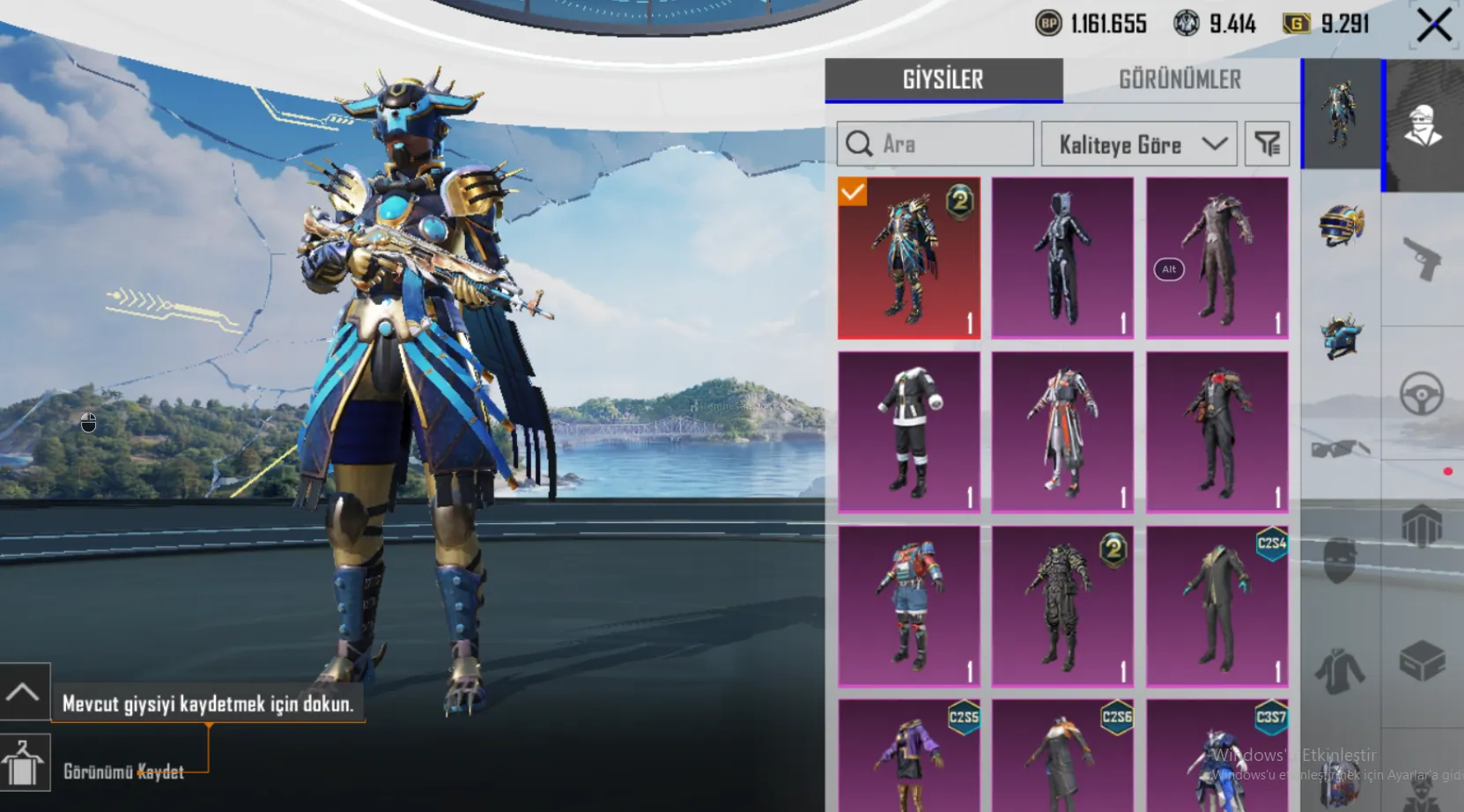The width and height of the screenshot is (1464, 812).
Task: Open the Kaliteye Göre sort dropdown
Action: coord(1139,144)
